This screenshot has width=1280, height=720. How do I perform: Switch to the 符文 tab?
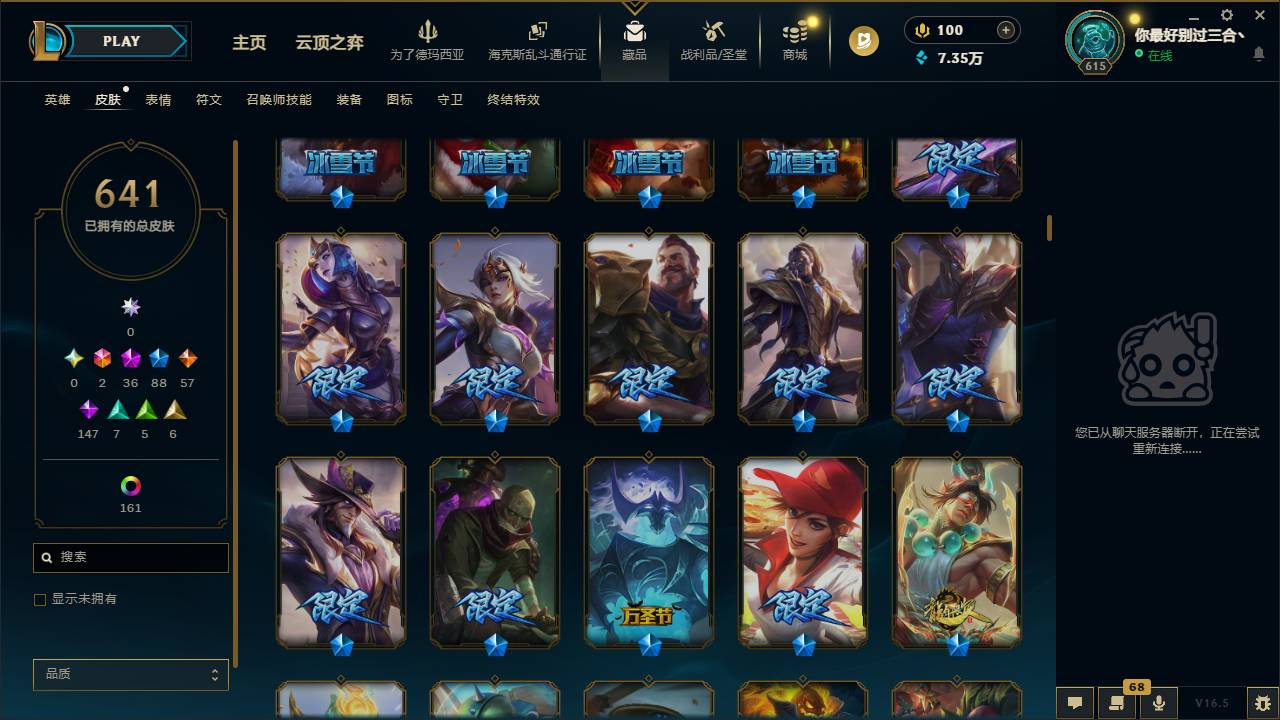tap(209, 100)
